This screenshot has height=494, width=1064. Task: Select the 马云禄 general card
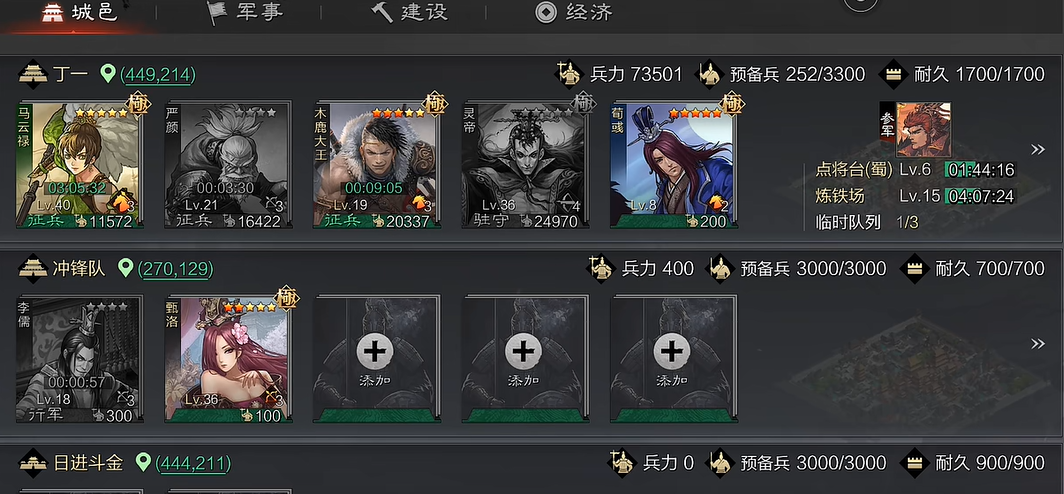[79, 165]
